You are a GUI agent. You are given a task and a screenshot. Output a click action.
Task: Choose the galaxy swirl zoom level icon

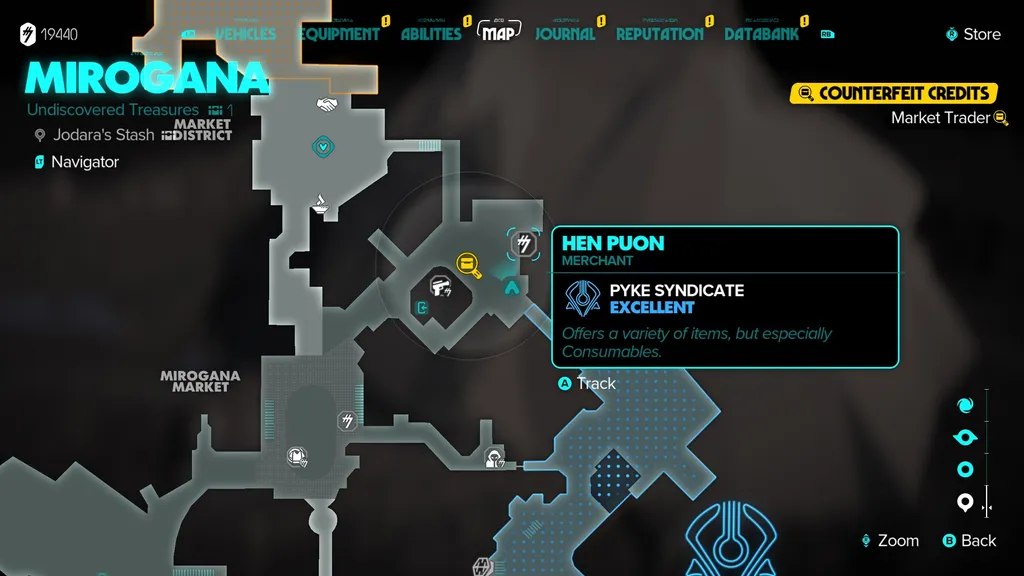click(x=965, y=405)
